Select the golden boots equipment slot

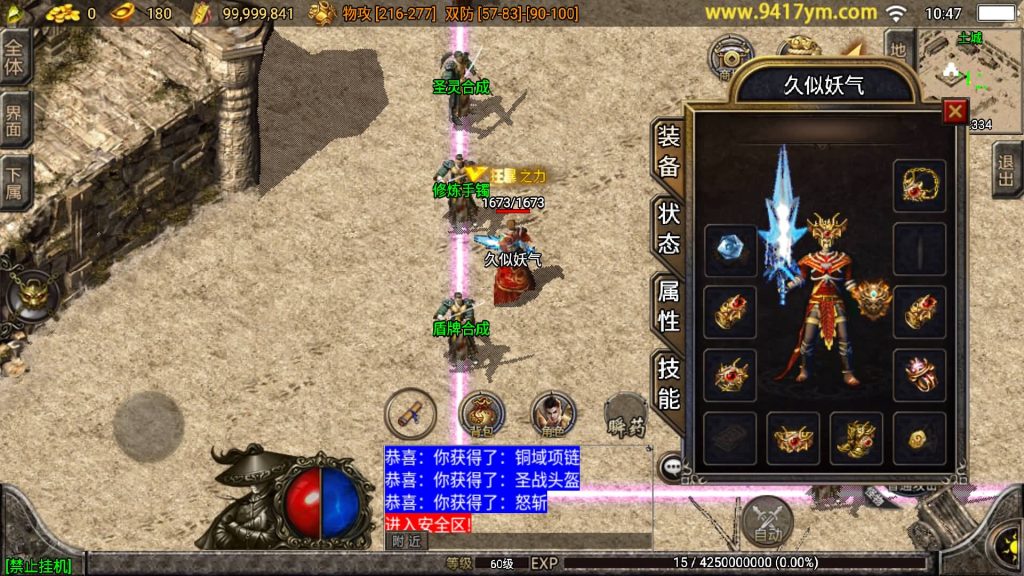[856, 438]
